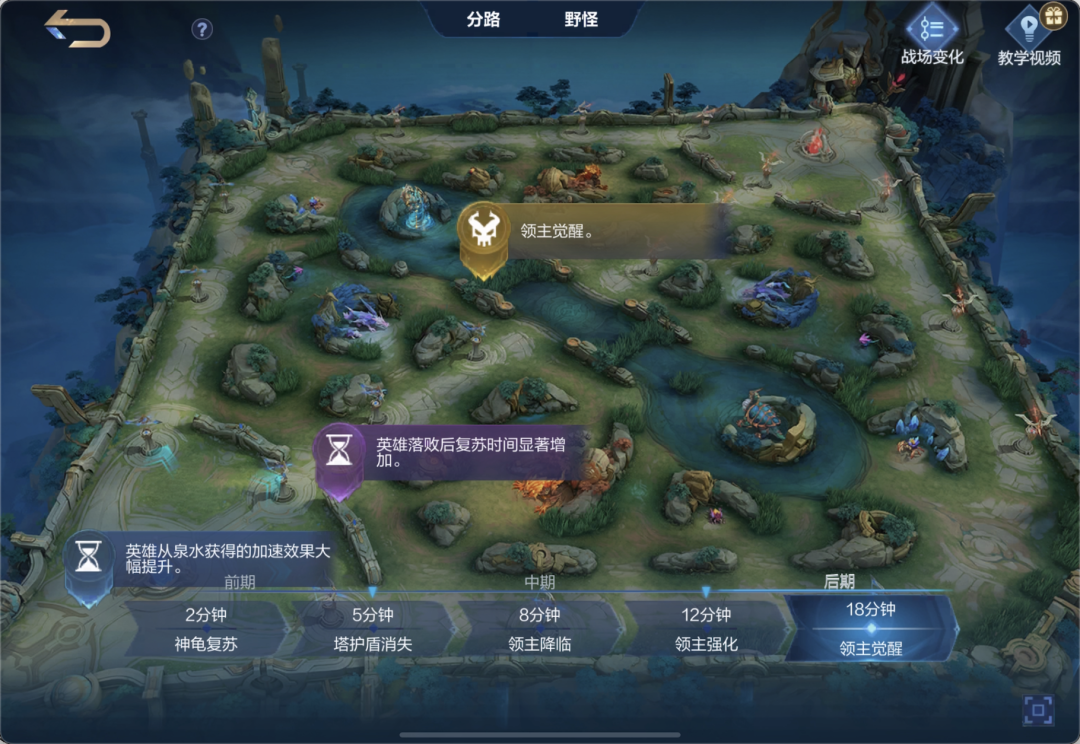This screenshot has width=1080, height=744.
Task: Go back with the return arrow
Action: (x=77, y=29)
